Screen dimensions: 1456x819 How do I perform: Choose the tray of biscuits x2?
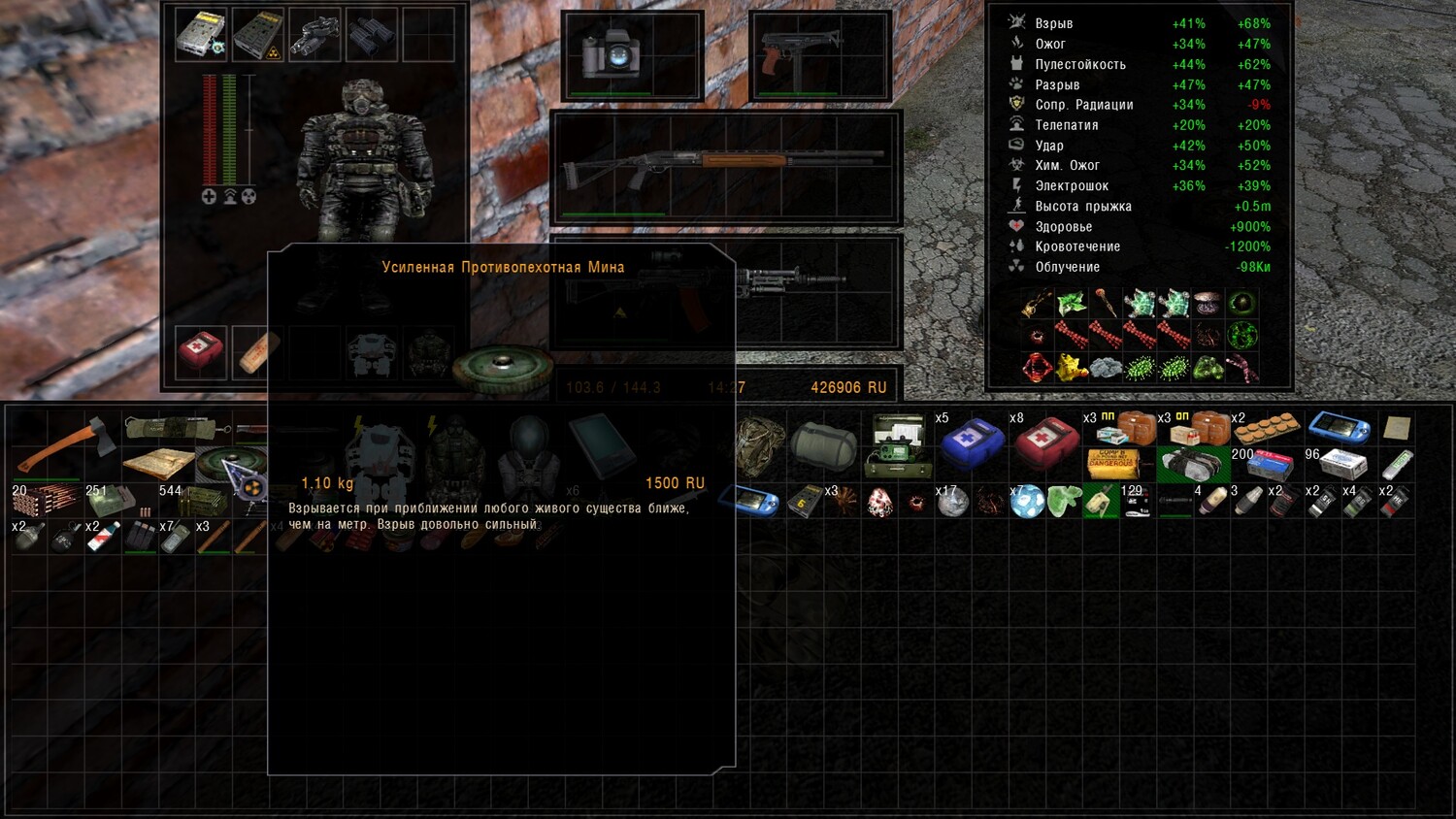click(1267, 427)
